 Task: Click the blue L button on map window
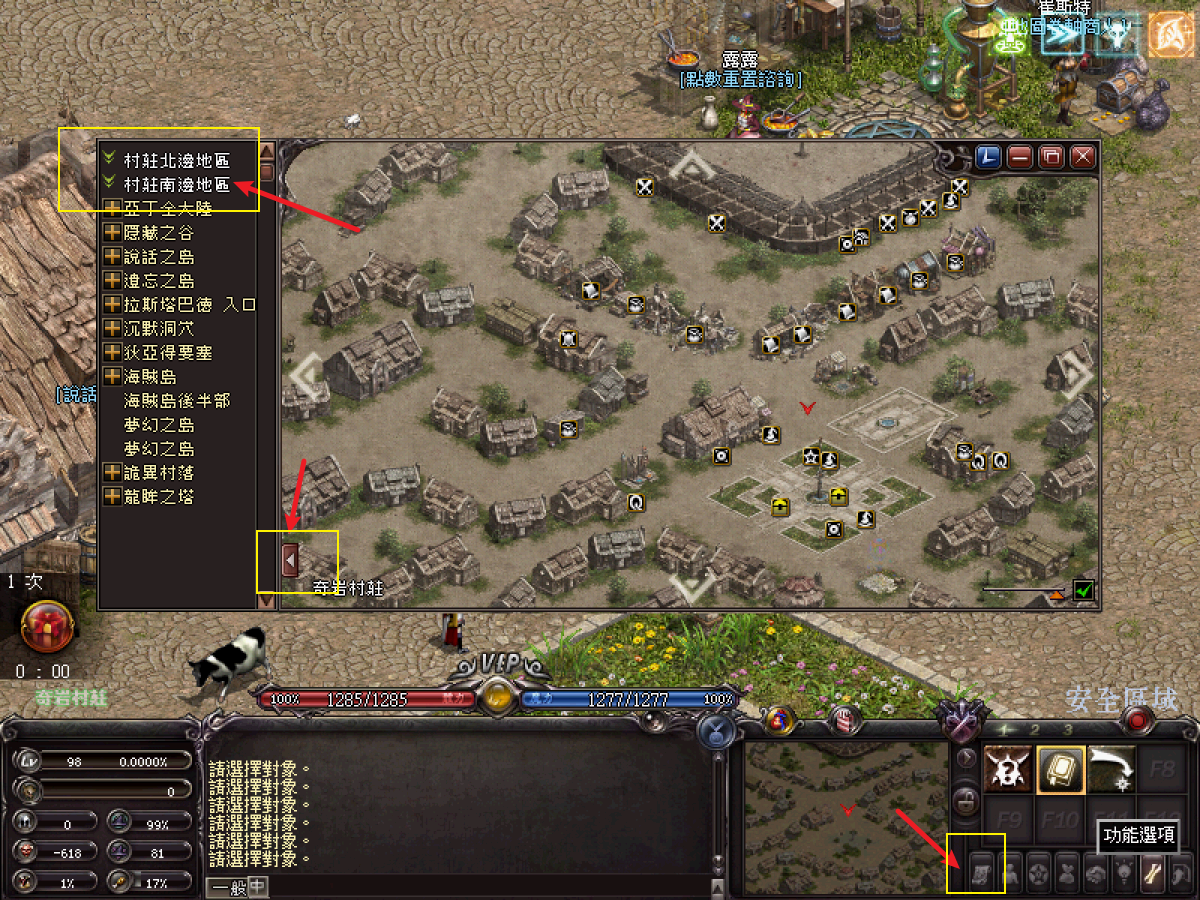(x=988, y=157)
